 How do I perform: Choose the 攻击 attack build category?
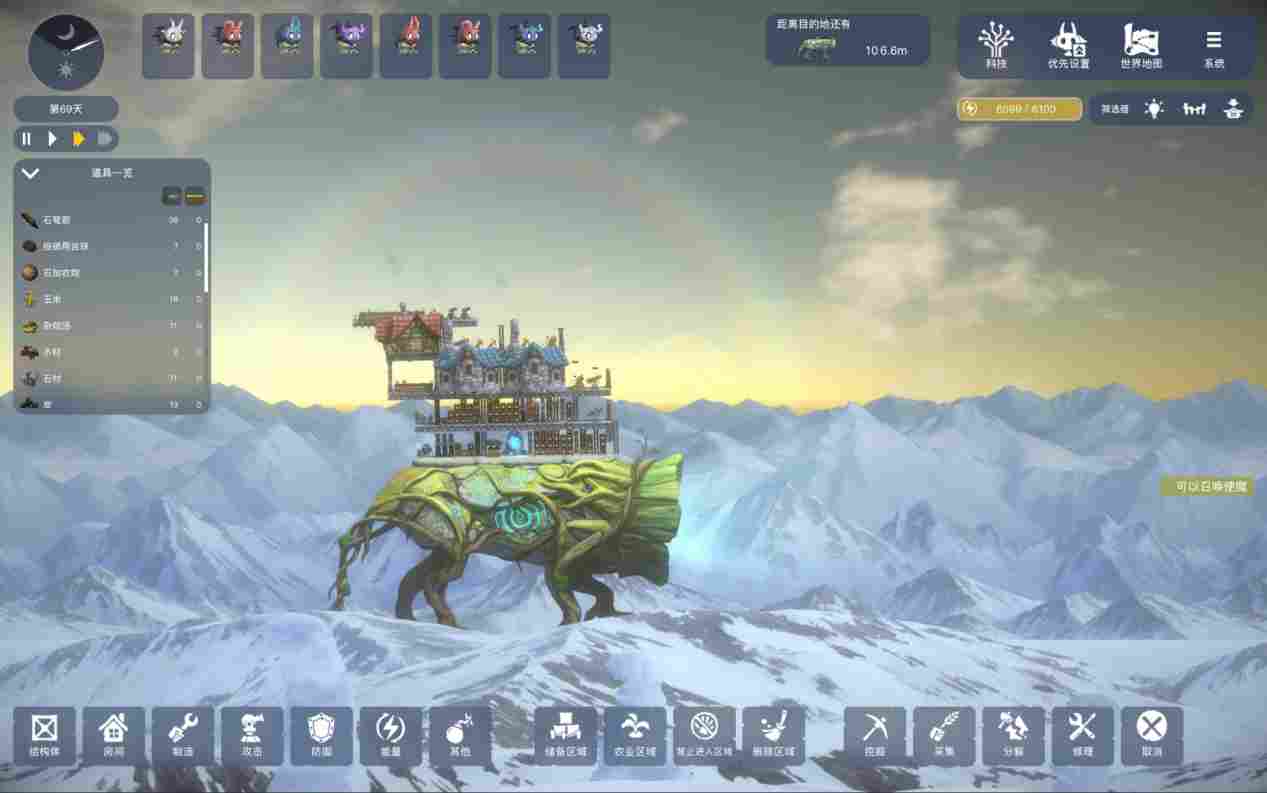[x=252, y=735]
